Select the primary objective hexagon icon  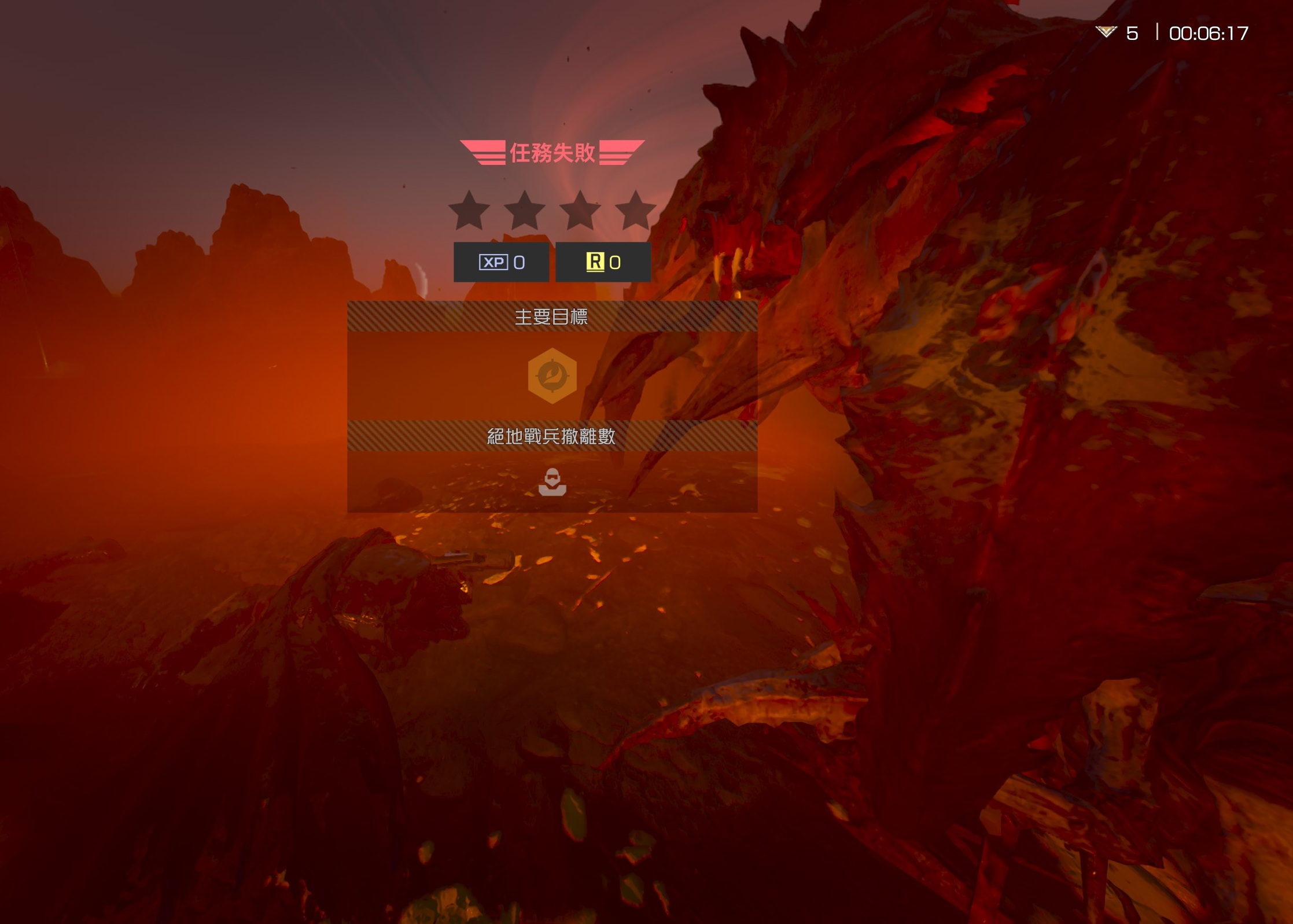(x=552, y=376)
